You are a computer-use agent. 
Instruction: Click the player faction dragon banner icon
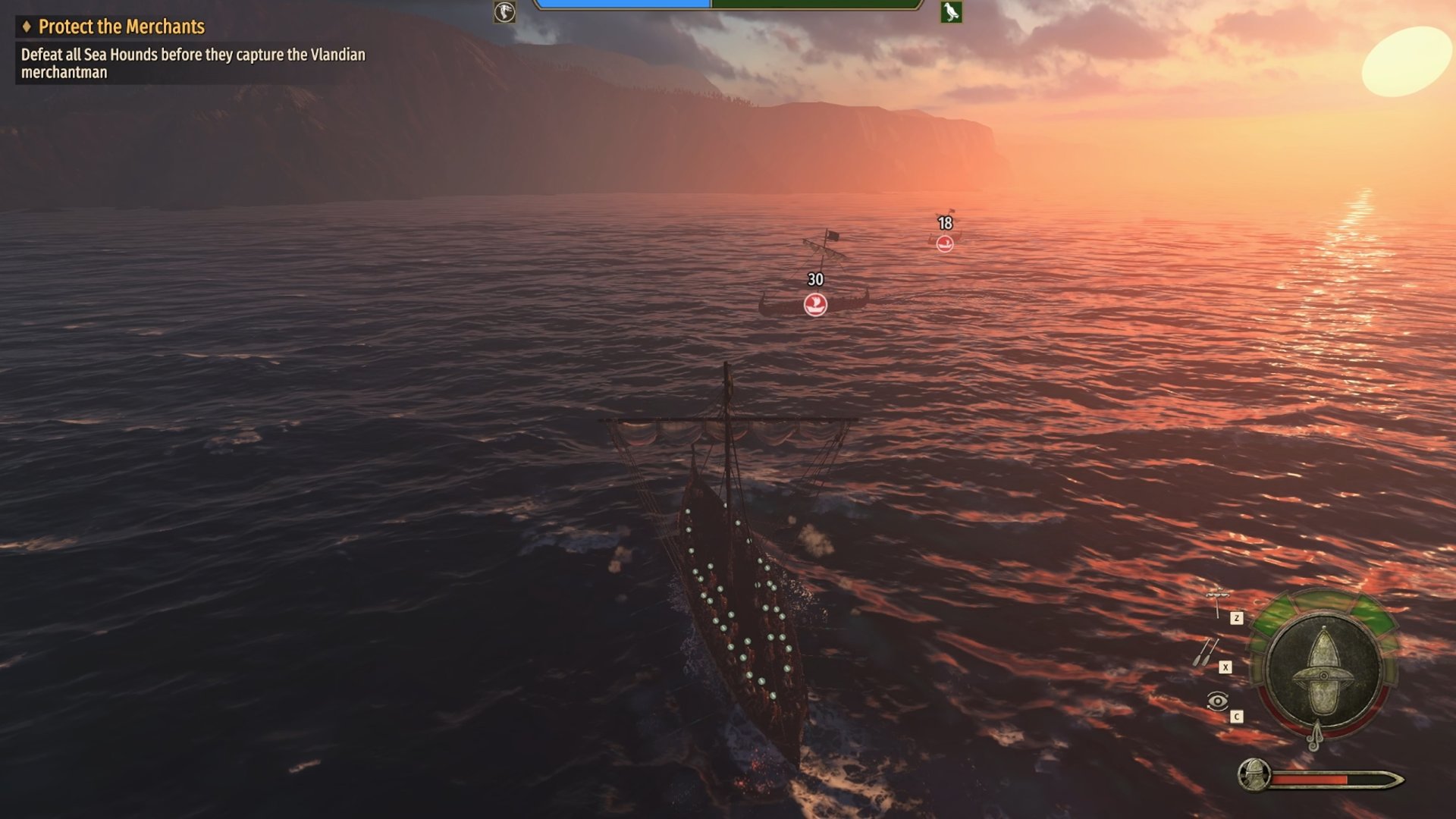point(504,12)
